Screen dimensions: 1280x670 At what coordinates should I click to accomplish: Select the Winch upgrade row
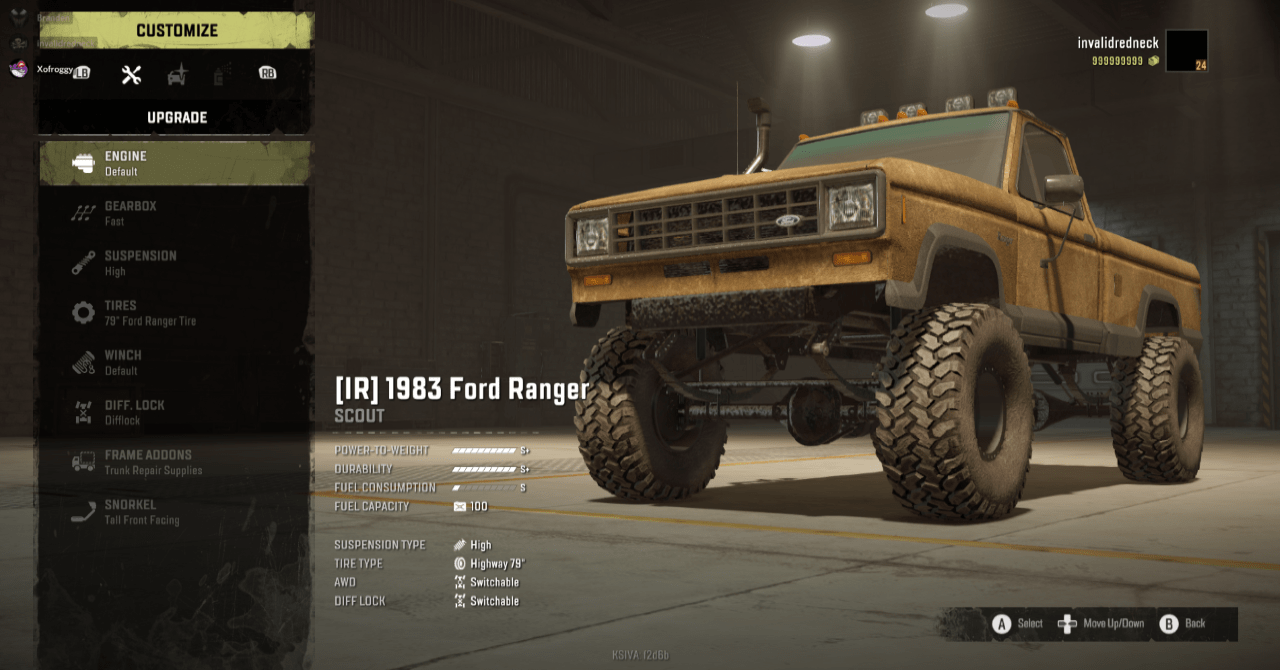click(x=175, y=362)
